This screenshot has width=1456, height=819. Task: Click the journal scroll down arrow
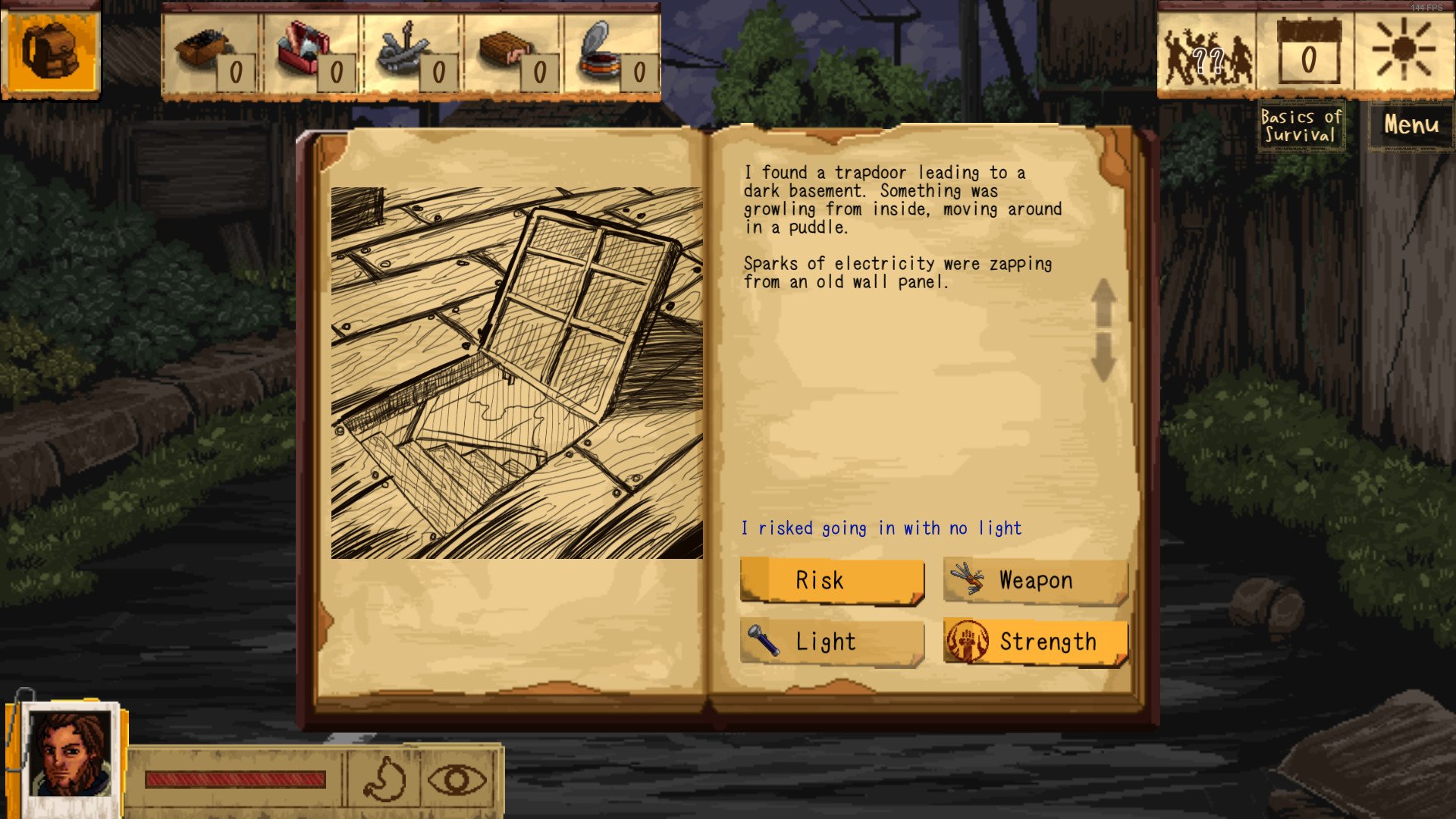click(1103, 356)
